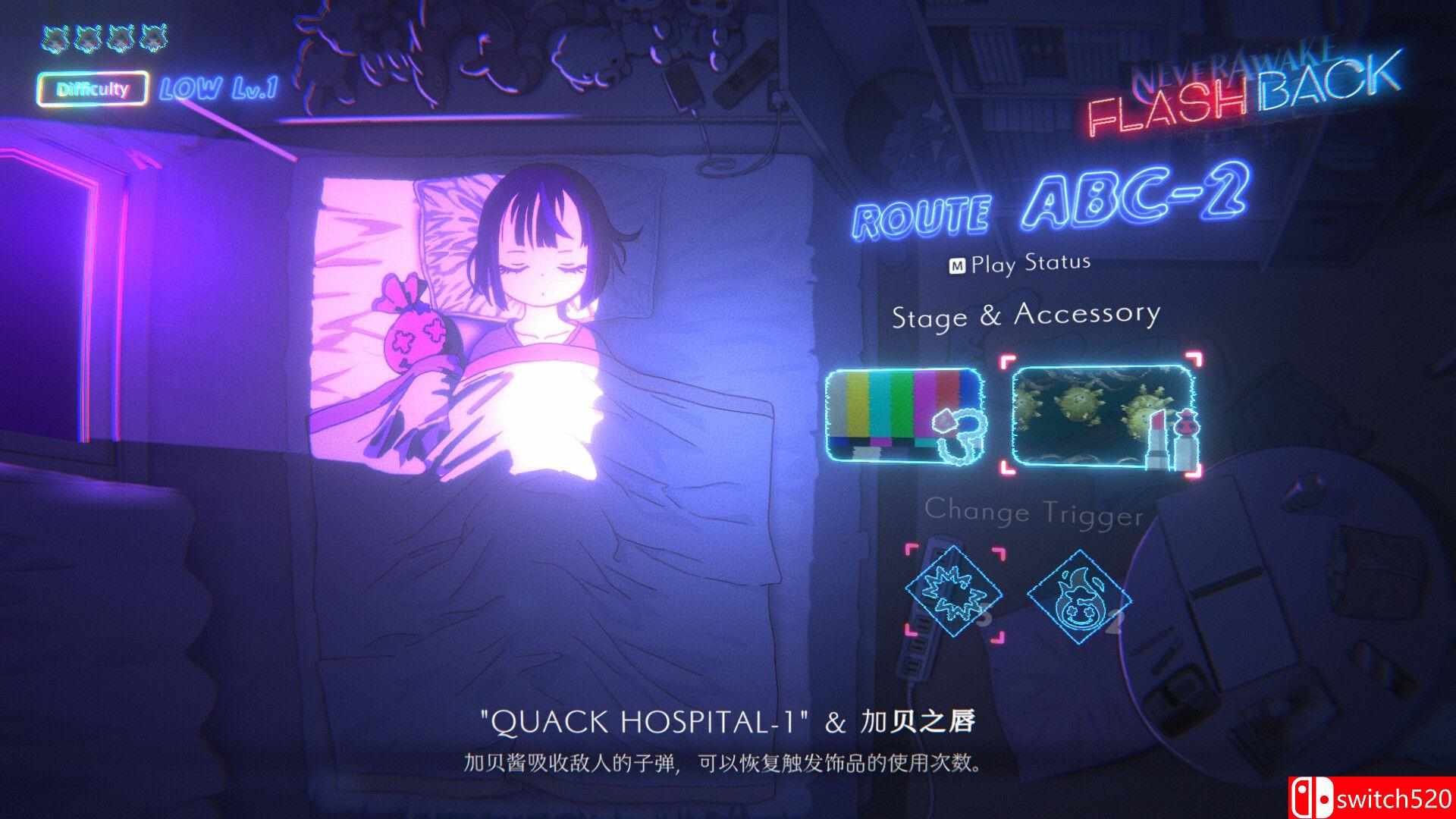This screenshot has width=1456, height=819.
Task: Open the LOW Lv.1 difficulty selector
Action: pyautogui.click(x=218, y=86)
